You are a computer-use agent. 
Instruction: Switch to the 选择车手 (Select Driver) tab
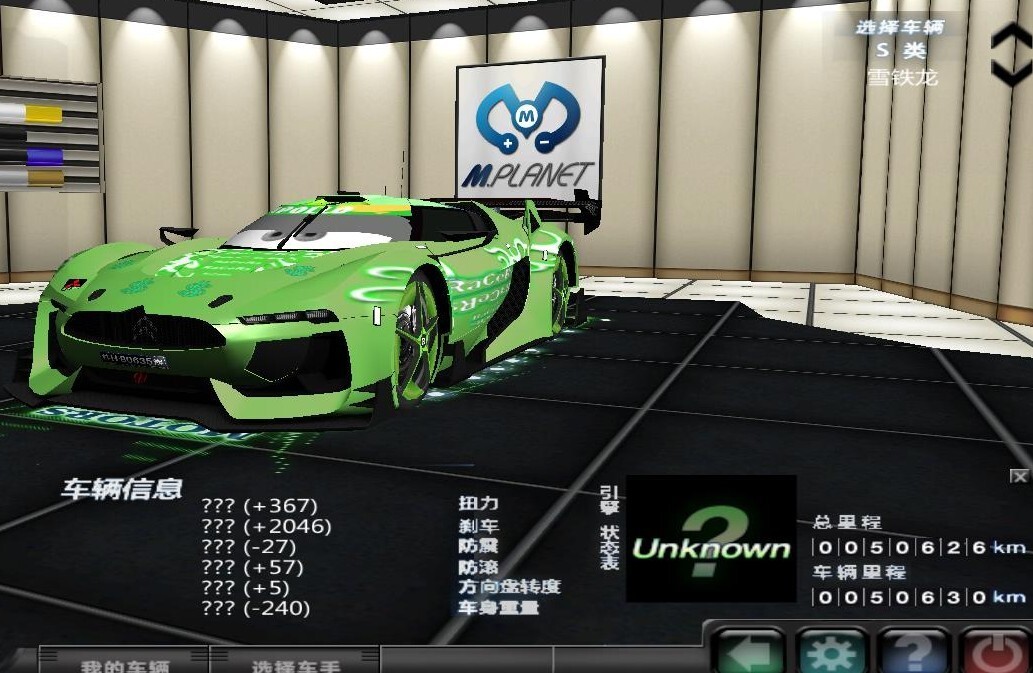(x=293, y=662)
